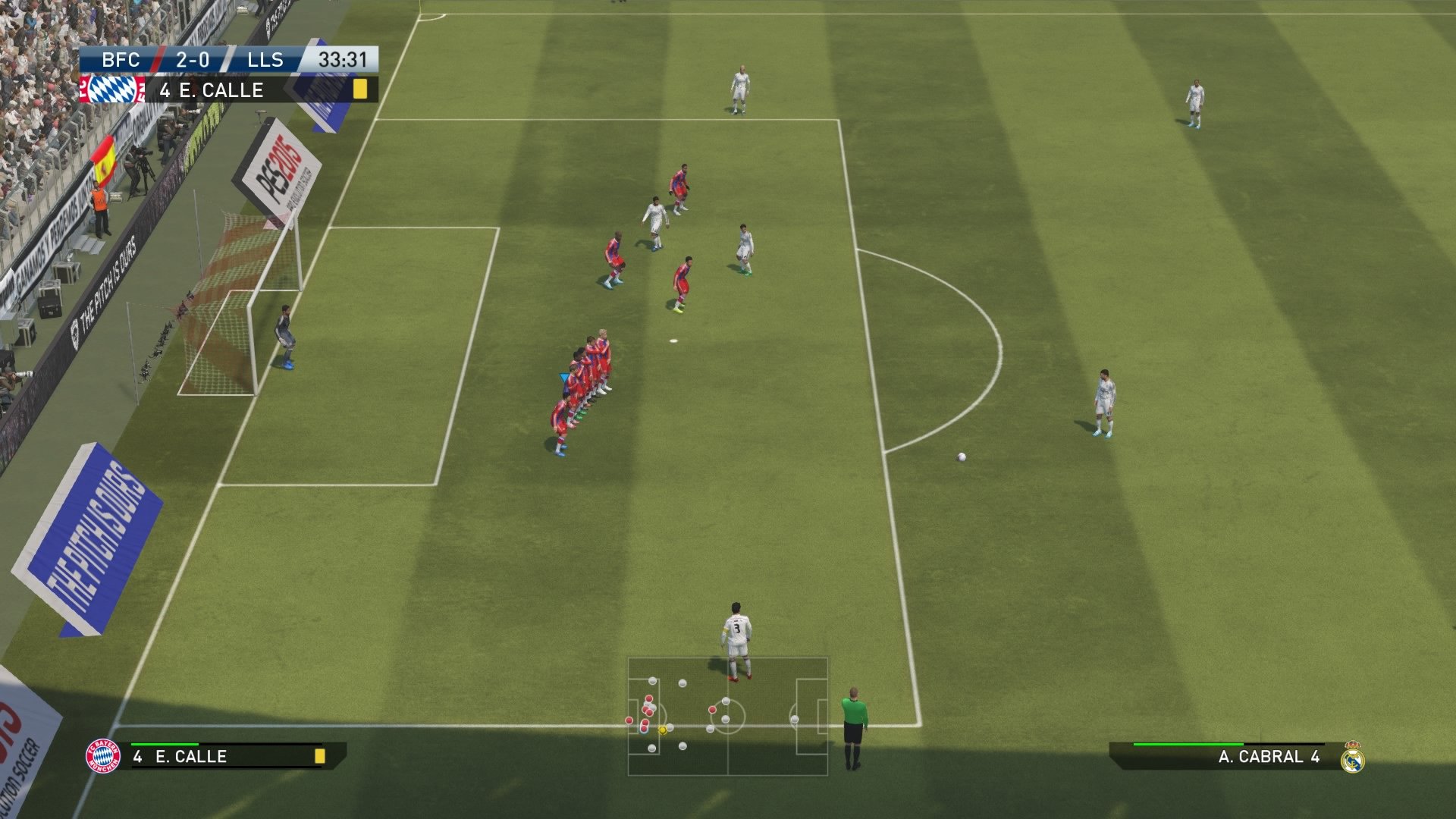Click the '4 E. CALLE' nameplate below the scoreboard
The width and height of the screenshot is (1456, 819).
pos(212,90)
